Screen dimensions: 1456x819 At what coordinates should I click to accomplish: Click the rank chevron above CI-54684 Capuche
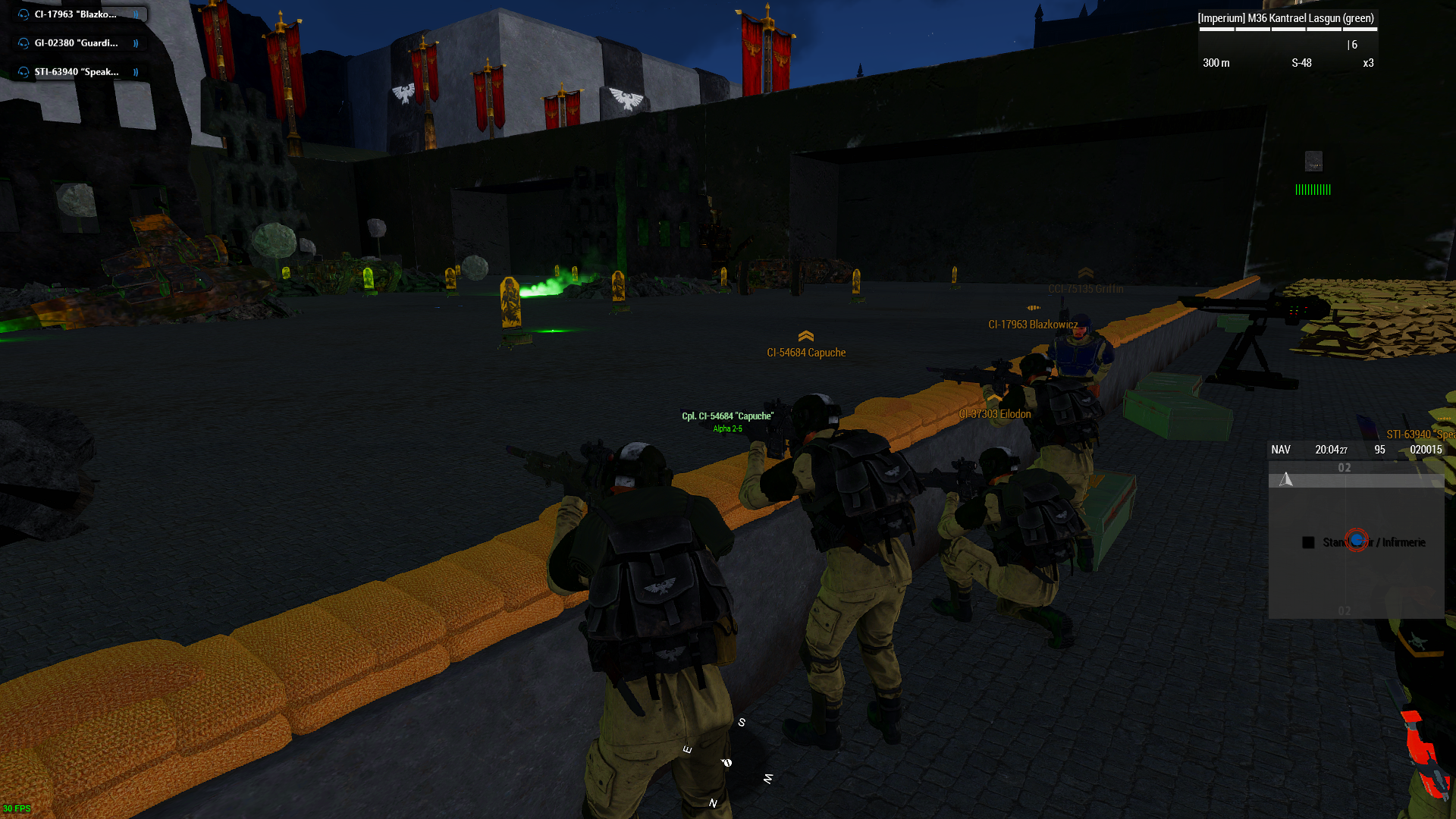point(806,337)
